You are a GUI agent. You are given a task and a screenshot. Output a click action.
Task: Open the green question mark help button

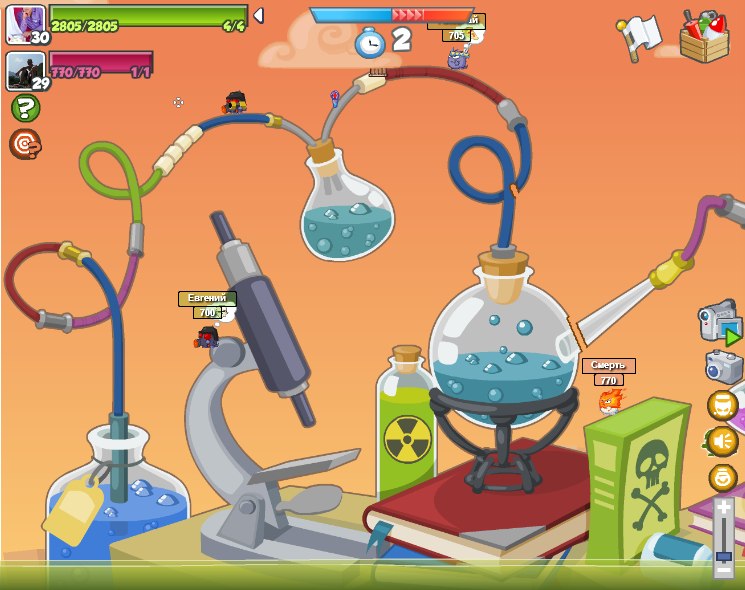pyautogui.click(x=25, y=108)
